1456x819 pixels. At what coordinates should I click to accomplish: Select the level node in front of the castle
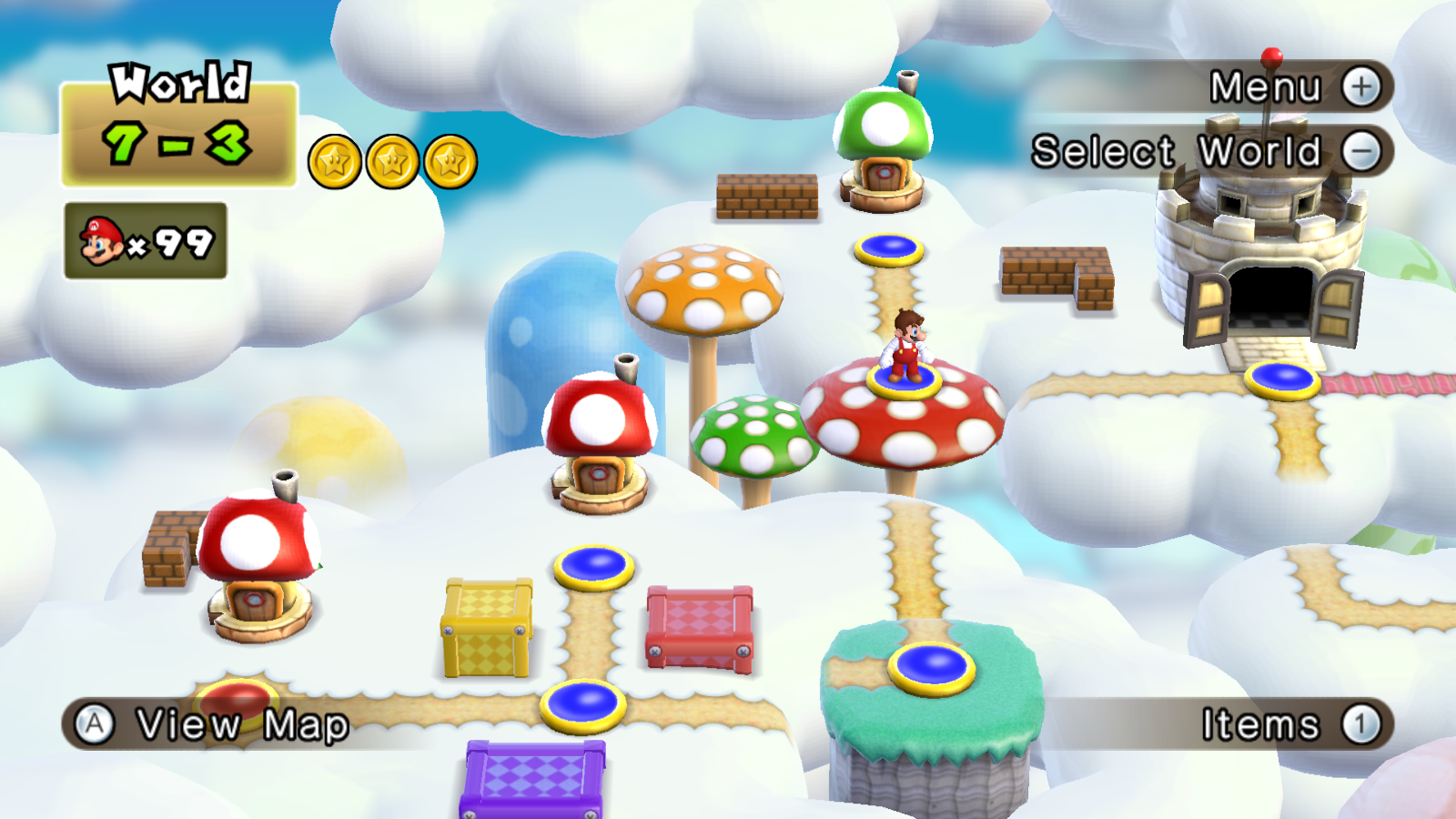point(1283,378)
